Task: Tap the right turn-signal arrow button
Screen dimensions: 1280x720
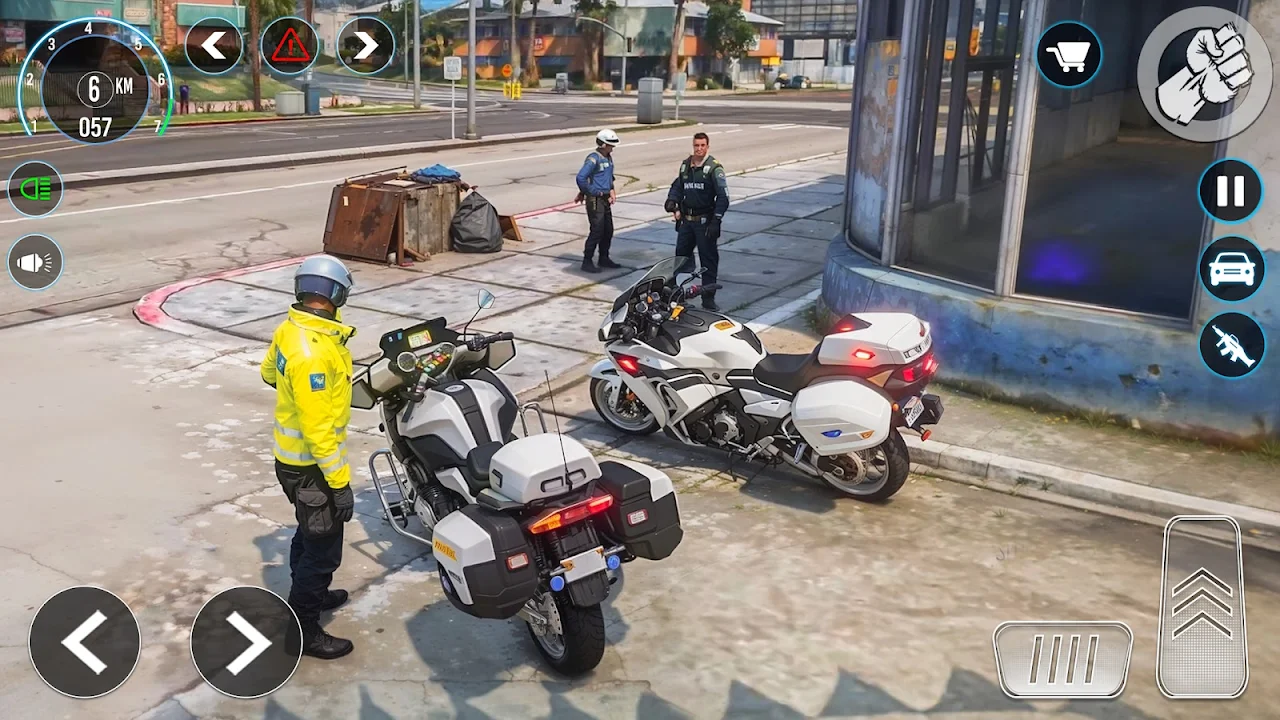Action: tap(365, 45)
